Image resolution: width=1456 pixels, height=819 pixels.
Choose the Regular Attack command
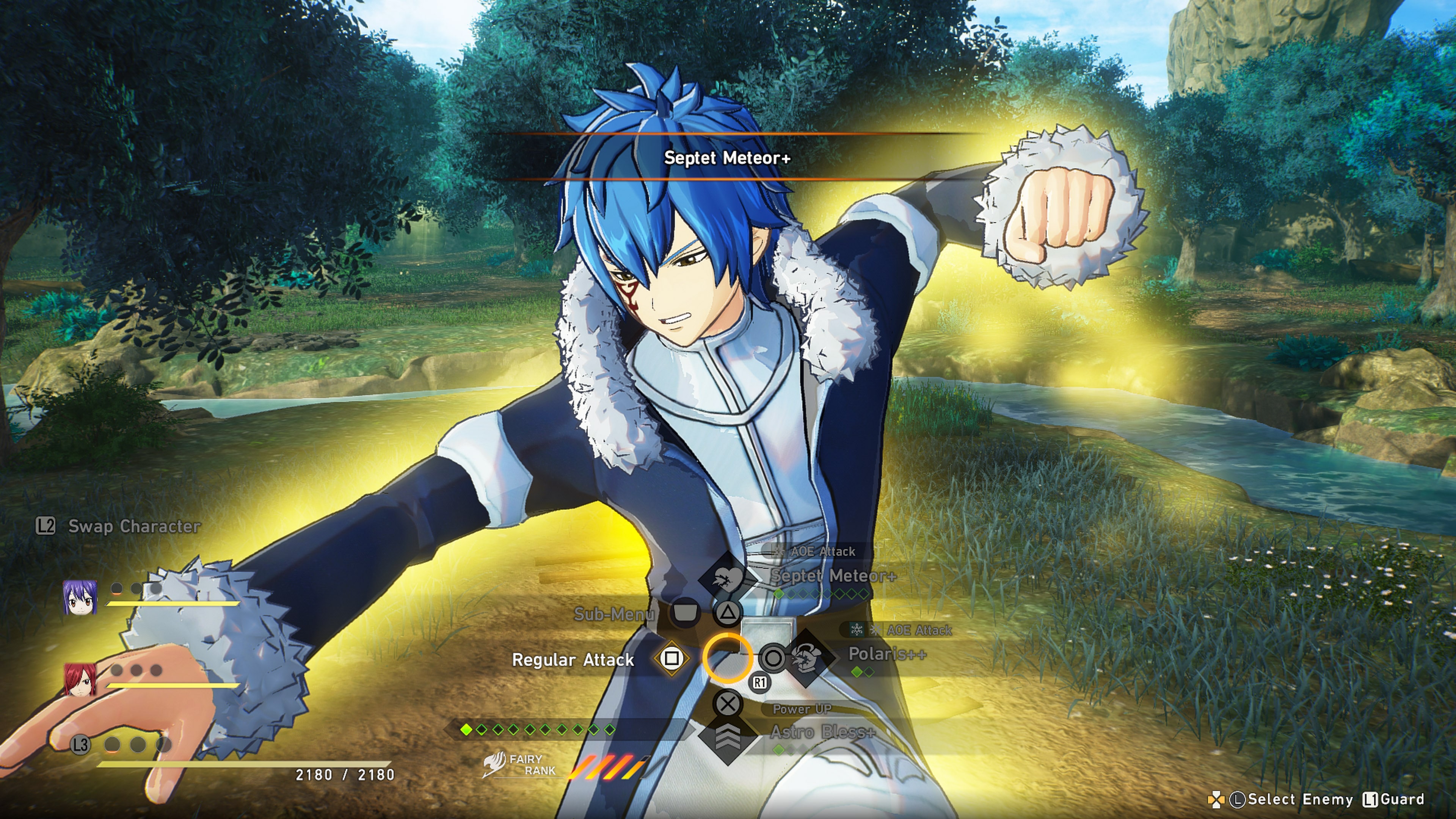pyautogui.click(x=573, y=660)
